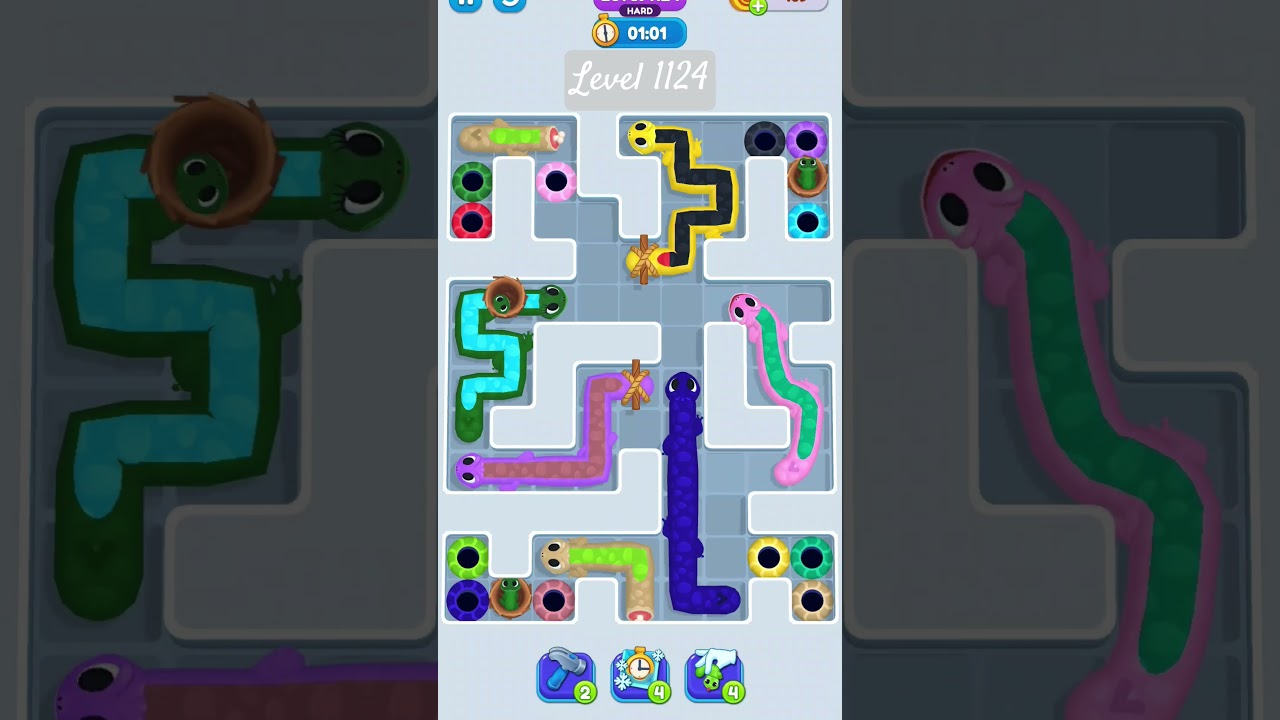The width and height of the screenshot is (1280, 720).
Task: Use the glove snake-removal booster
Action: [714, 675]
